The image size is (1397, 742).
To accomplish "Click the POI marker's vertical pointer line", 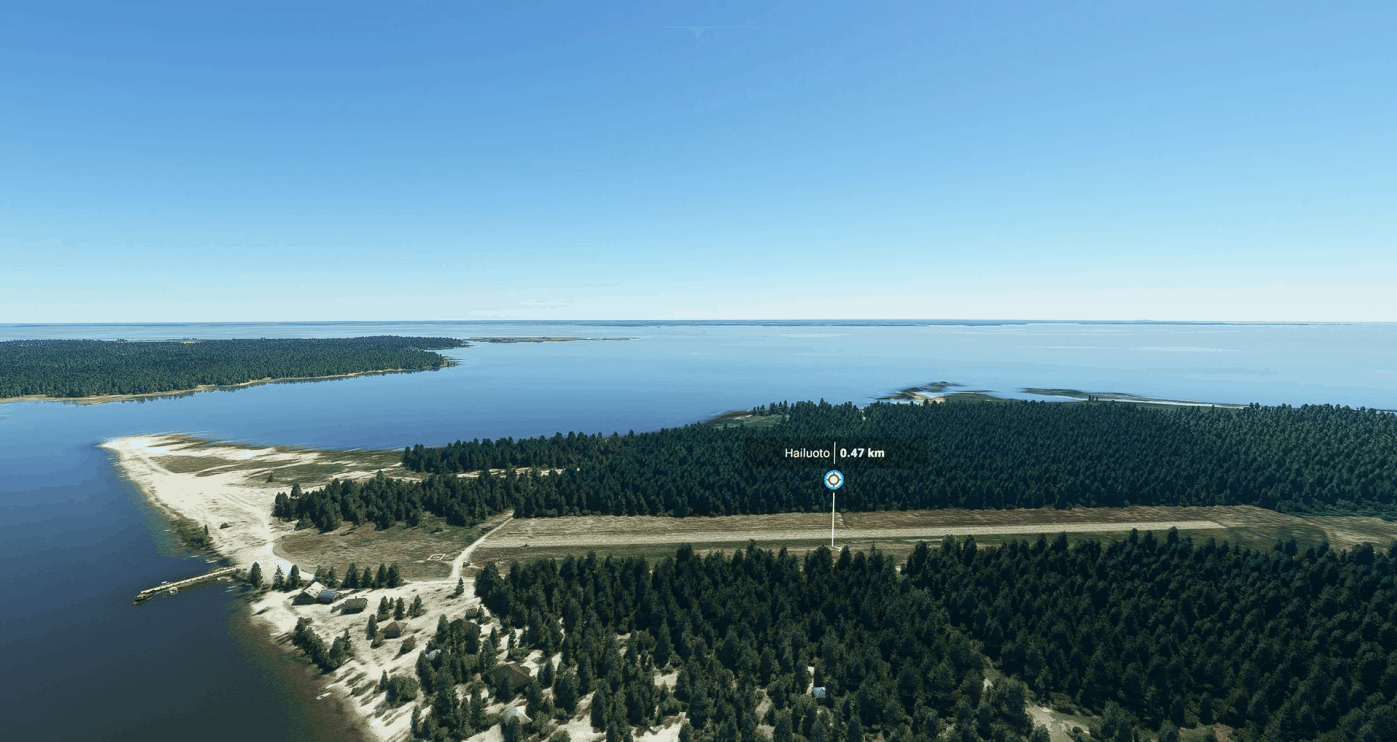I will [834, 520].
